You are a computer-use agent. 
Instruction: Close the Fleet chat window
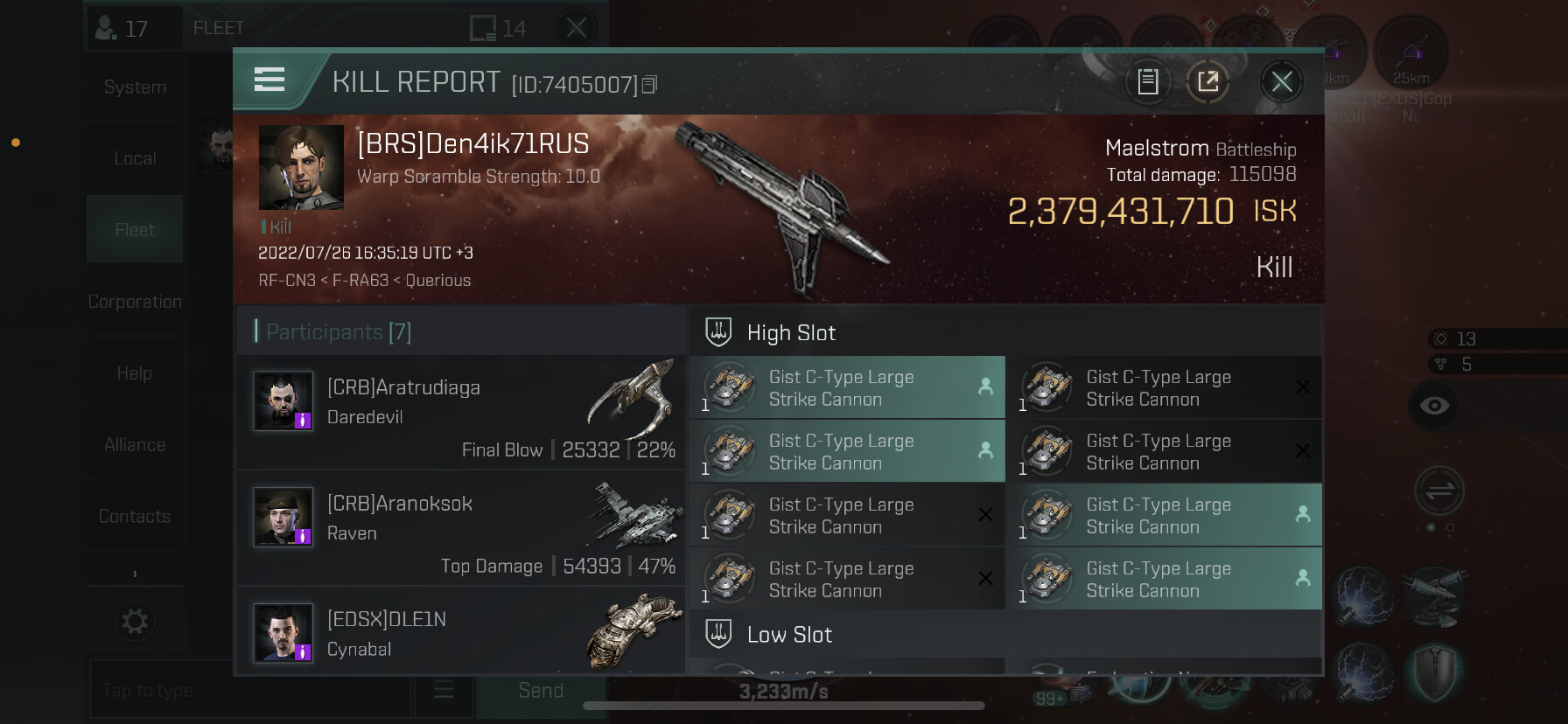click(577, 28)
